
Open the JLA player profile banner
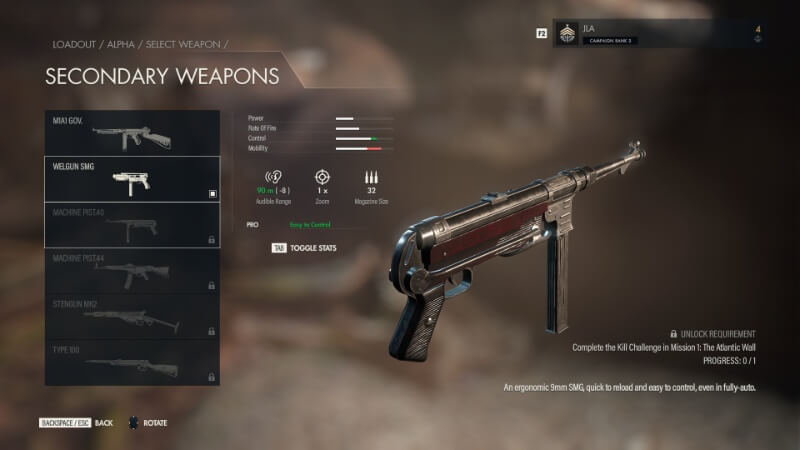657,33
